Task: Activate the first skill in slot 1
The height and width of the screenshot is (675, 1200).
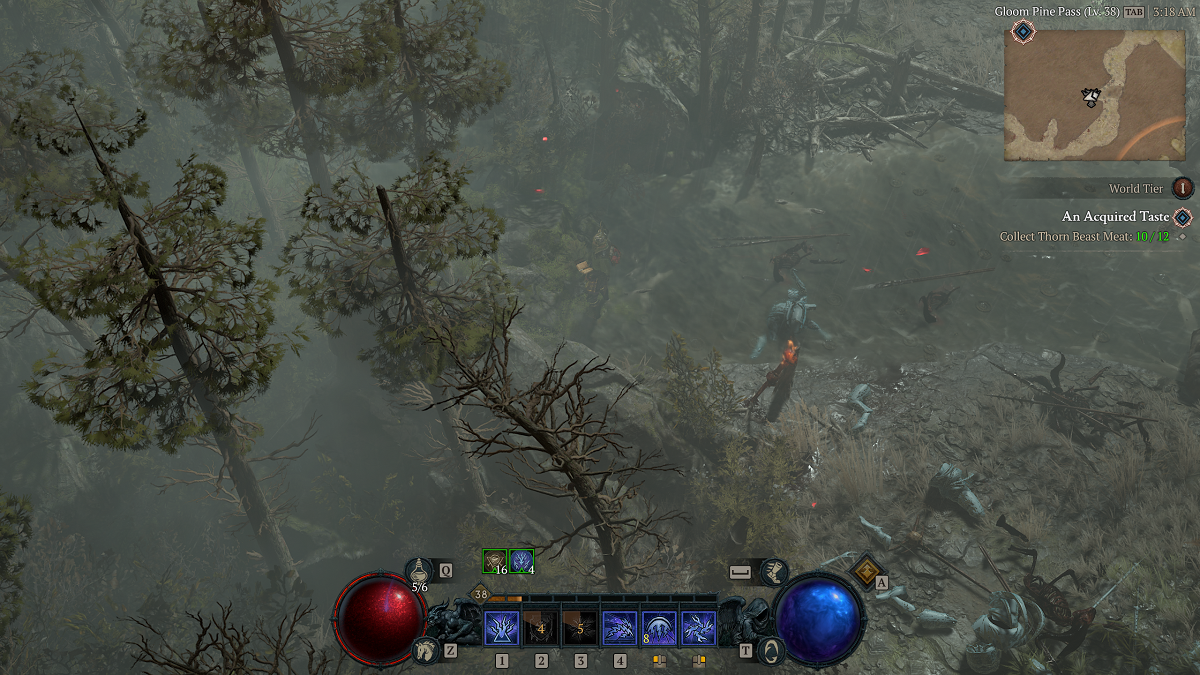Action: pos(501,629)
